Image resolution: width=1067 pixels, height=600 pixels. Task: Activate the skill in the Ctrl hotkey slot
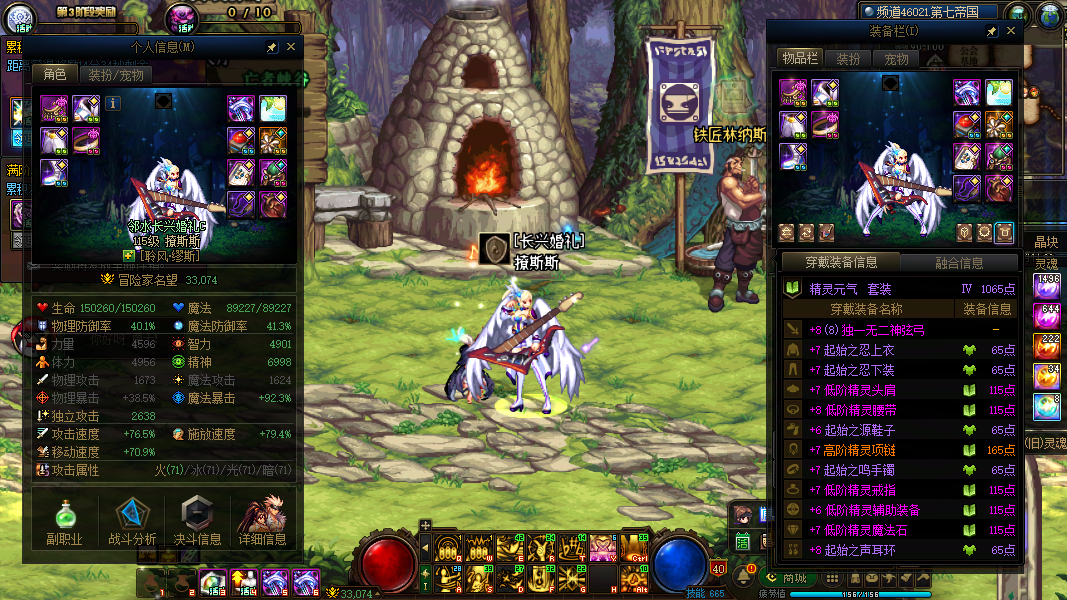point(632,548)
